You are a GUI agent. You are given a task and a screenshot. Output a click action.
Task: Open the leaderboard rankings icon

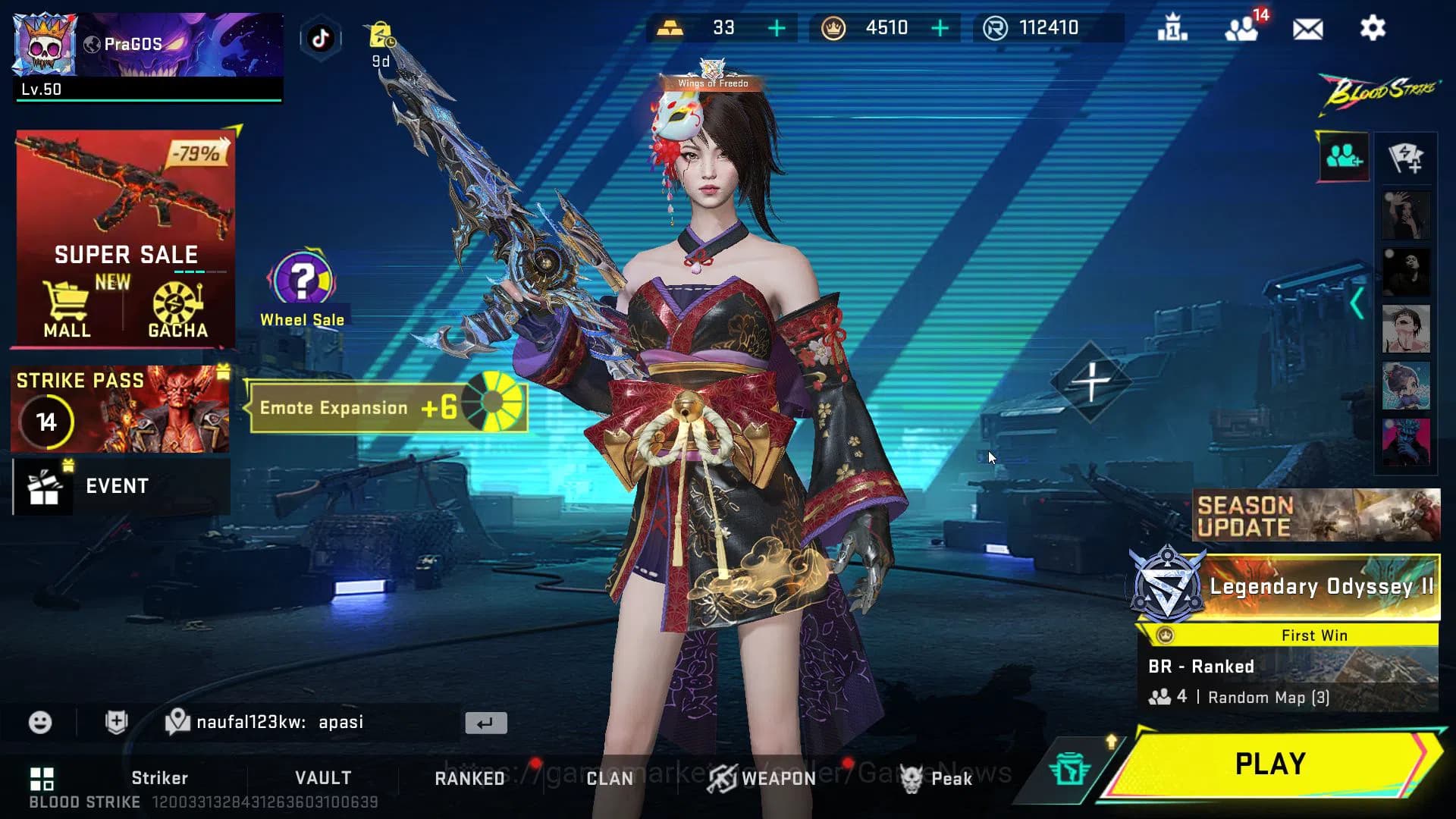[x=1172, y=28]
